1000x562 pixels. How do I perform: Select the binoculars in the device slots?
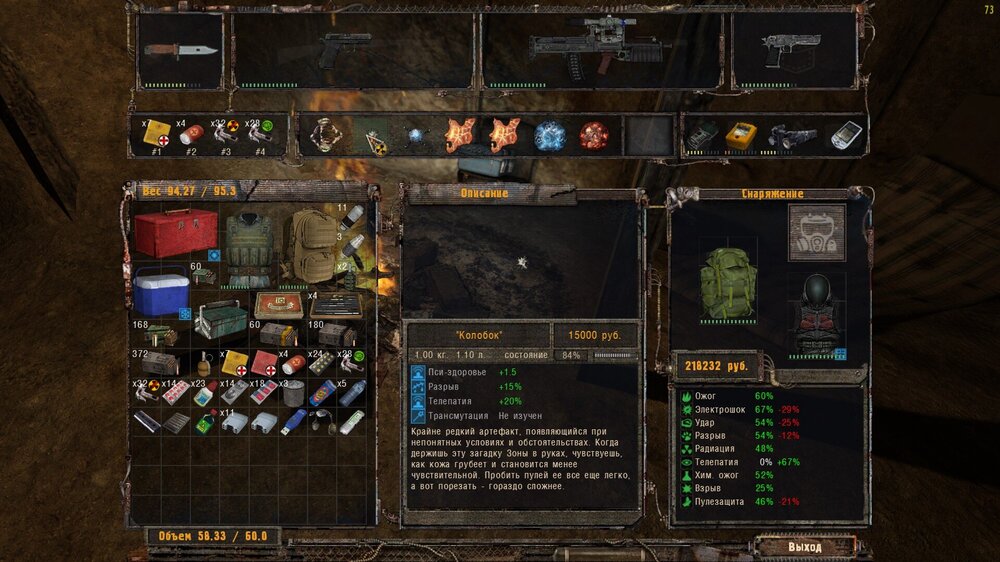coord(792,136)
